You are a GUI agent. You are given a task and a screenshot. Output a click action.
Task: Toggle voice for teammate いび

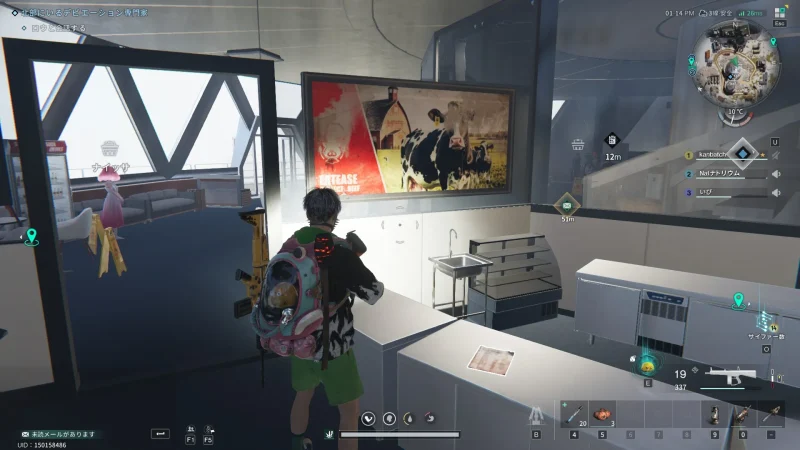point(776,192)
